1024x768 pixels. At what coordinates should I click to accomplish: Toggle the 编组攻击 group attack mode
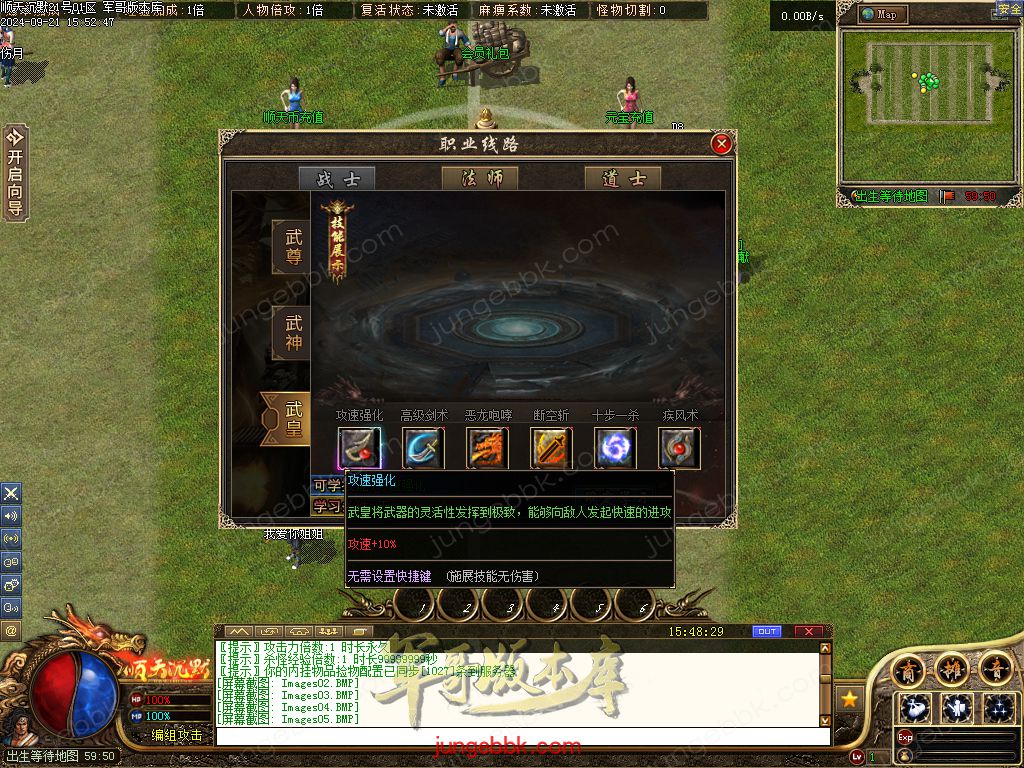pyautogui.click(x=177, y=735)
